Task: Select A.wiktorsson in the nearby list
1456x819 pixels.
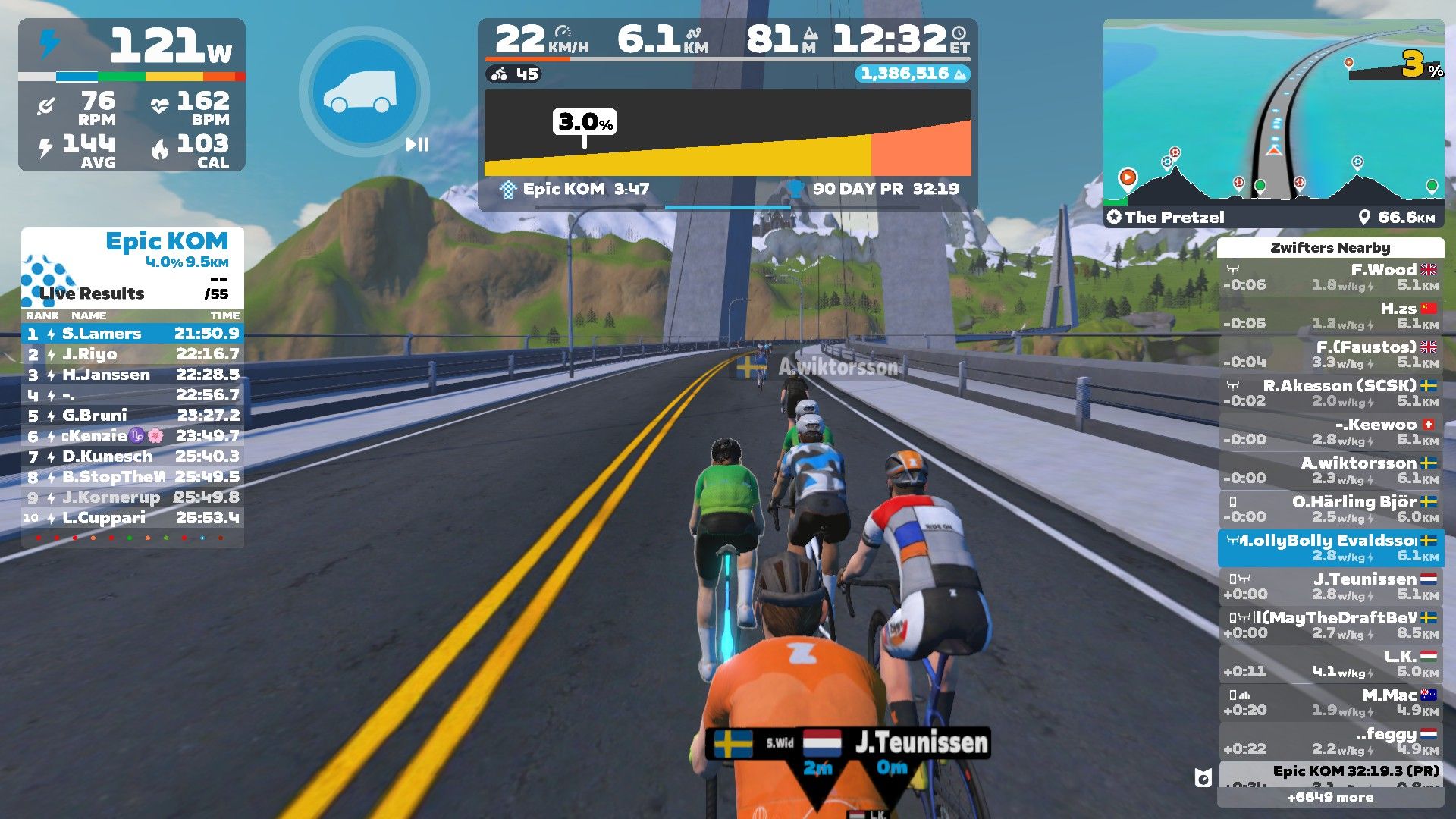Action: click(x=1331, y=470)
